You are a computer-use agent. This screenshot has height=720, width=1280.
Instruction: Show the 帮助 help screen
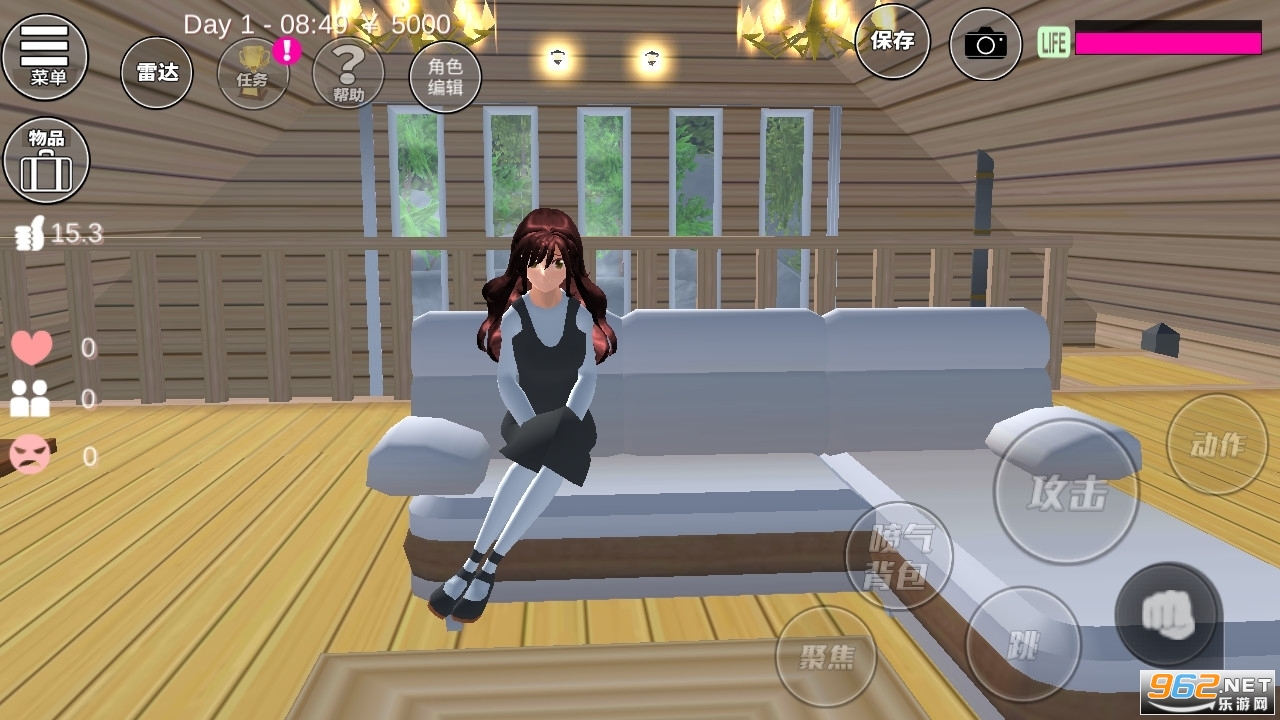348,72
